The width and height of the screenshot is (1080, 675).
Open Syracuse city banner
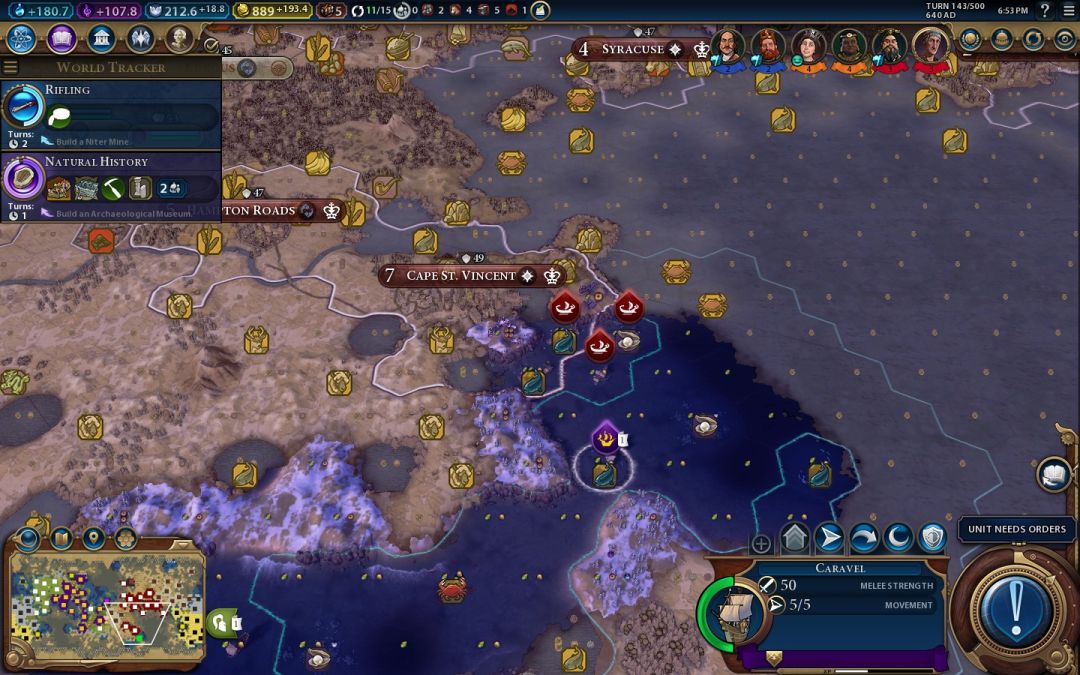[x=632, y=49]
